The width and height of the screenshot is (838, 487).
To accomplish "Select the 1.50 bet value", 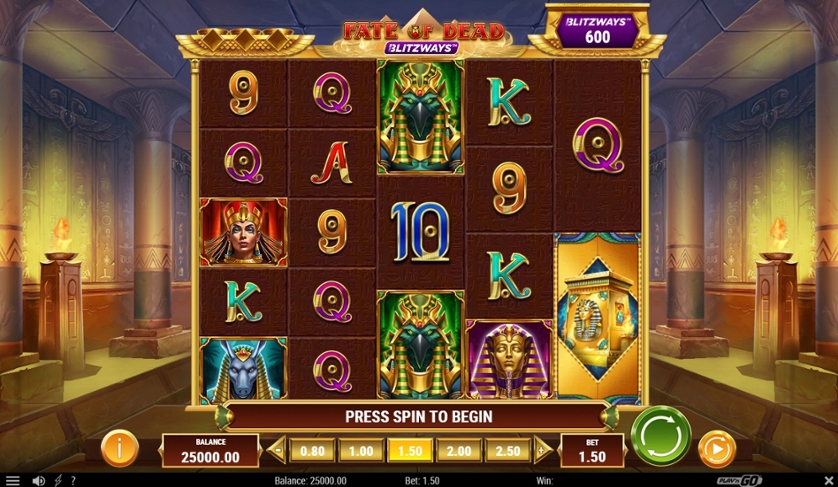I will point(410,451).
